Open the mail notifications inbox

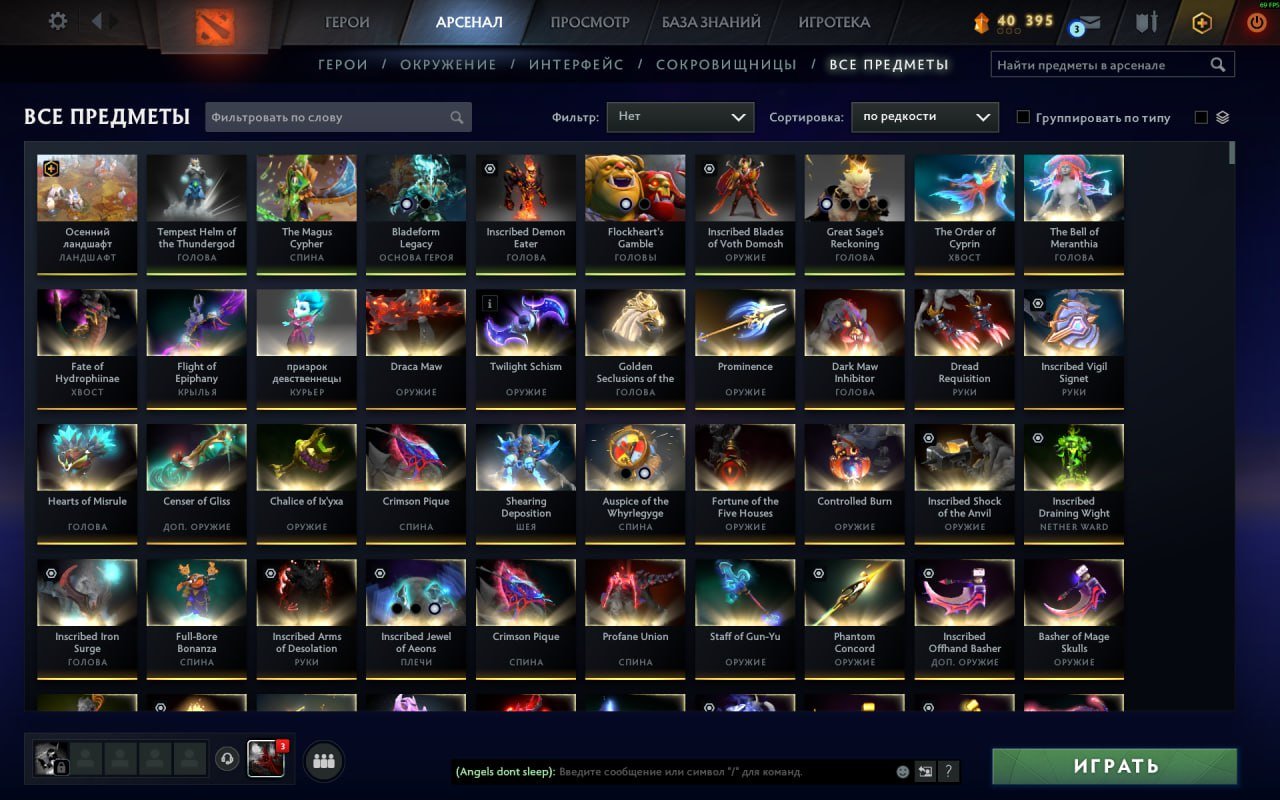point(1088,20)
